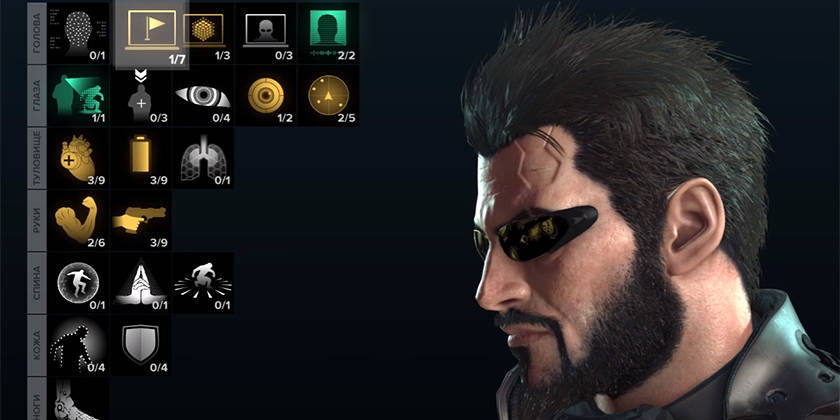
Task: Open the golden radar augmentation
Action: coord(329,95)
